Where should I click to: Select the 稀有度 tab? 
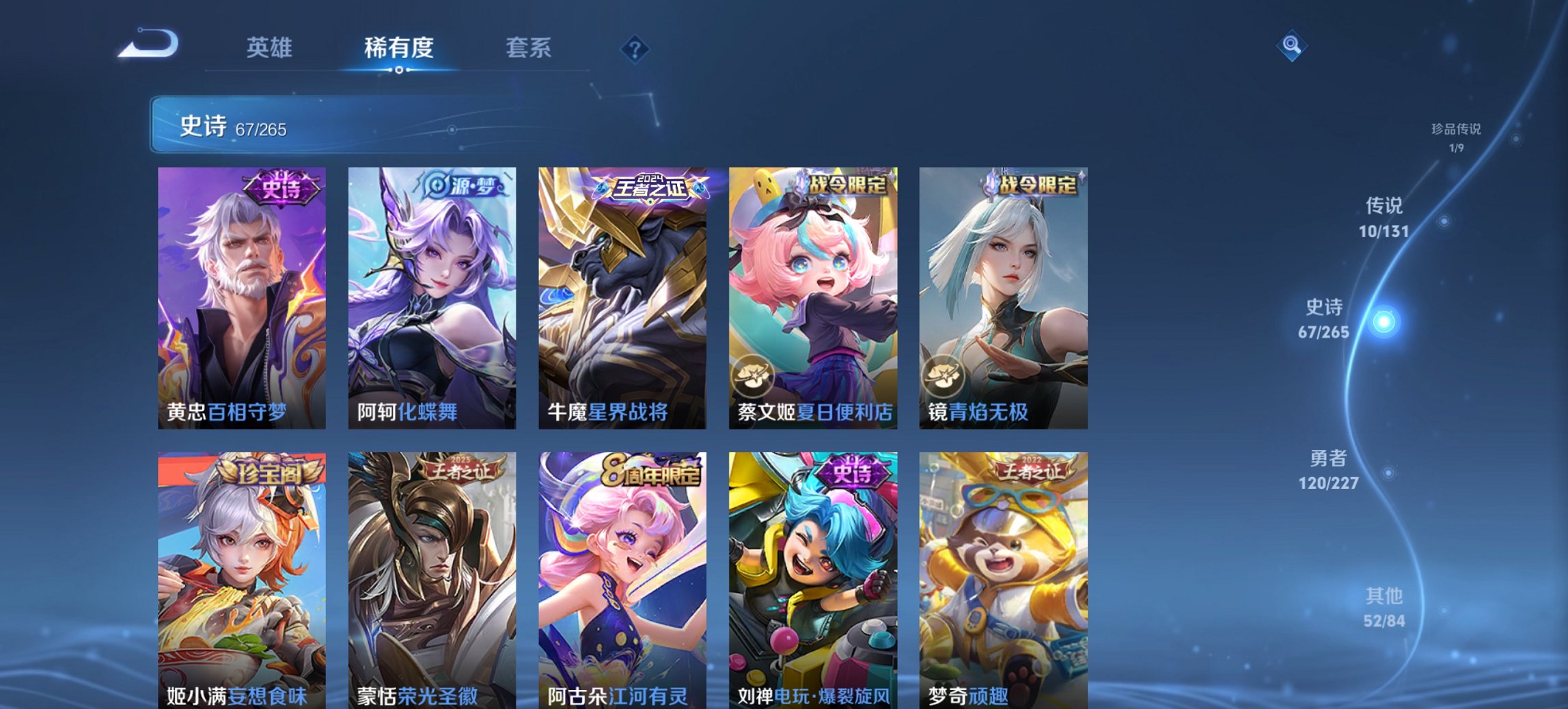(x=399, y=48)
